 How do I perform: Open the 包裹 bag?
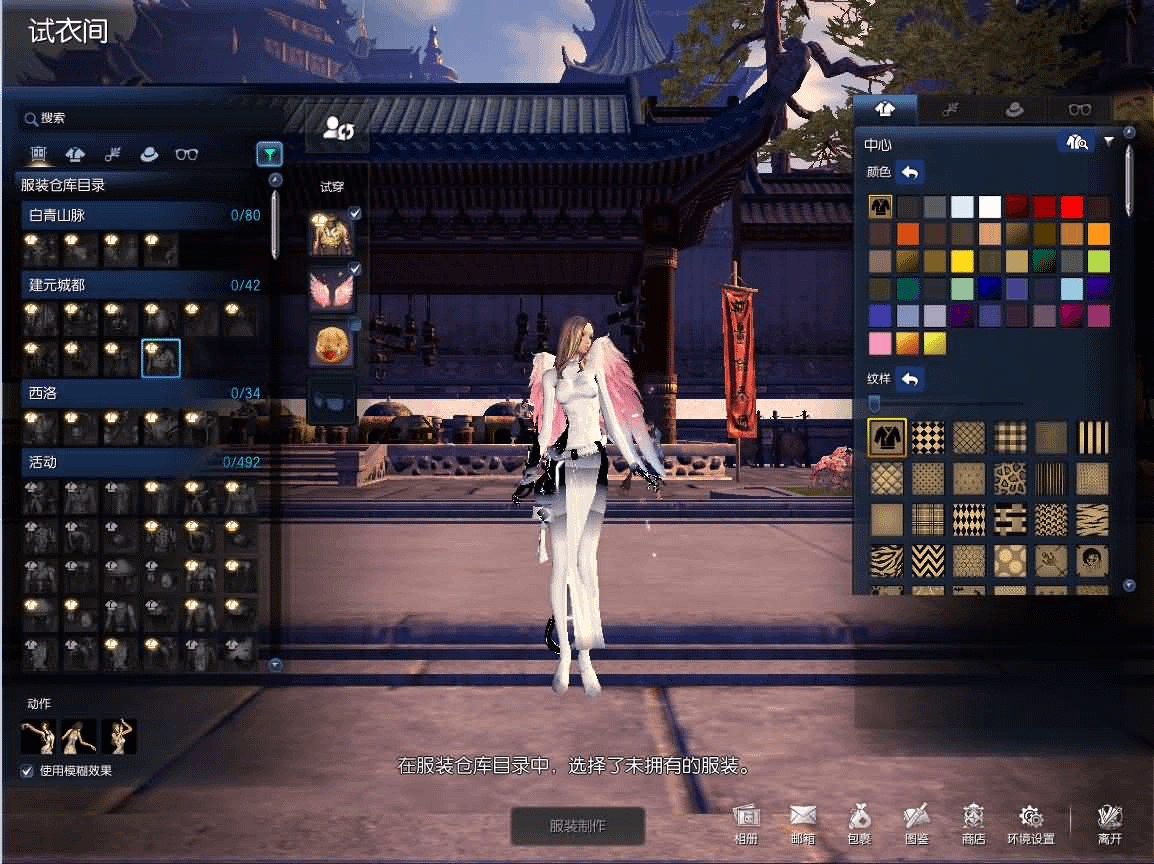click(858, 822)
